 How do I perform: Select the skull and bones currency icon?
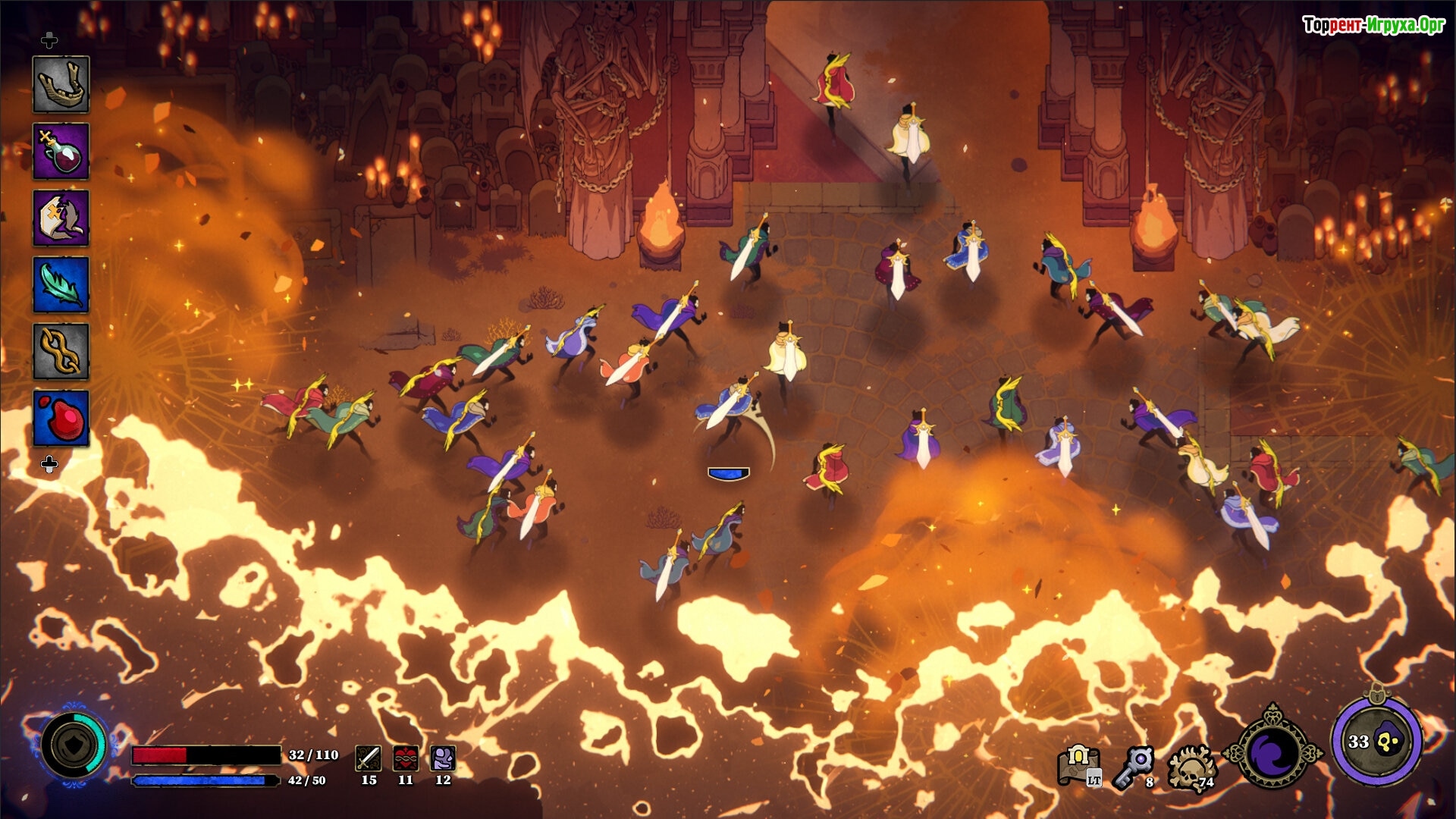pos(1191,767)
